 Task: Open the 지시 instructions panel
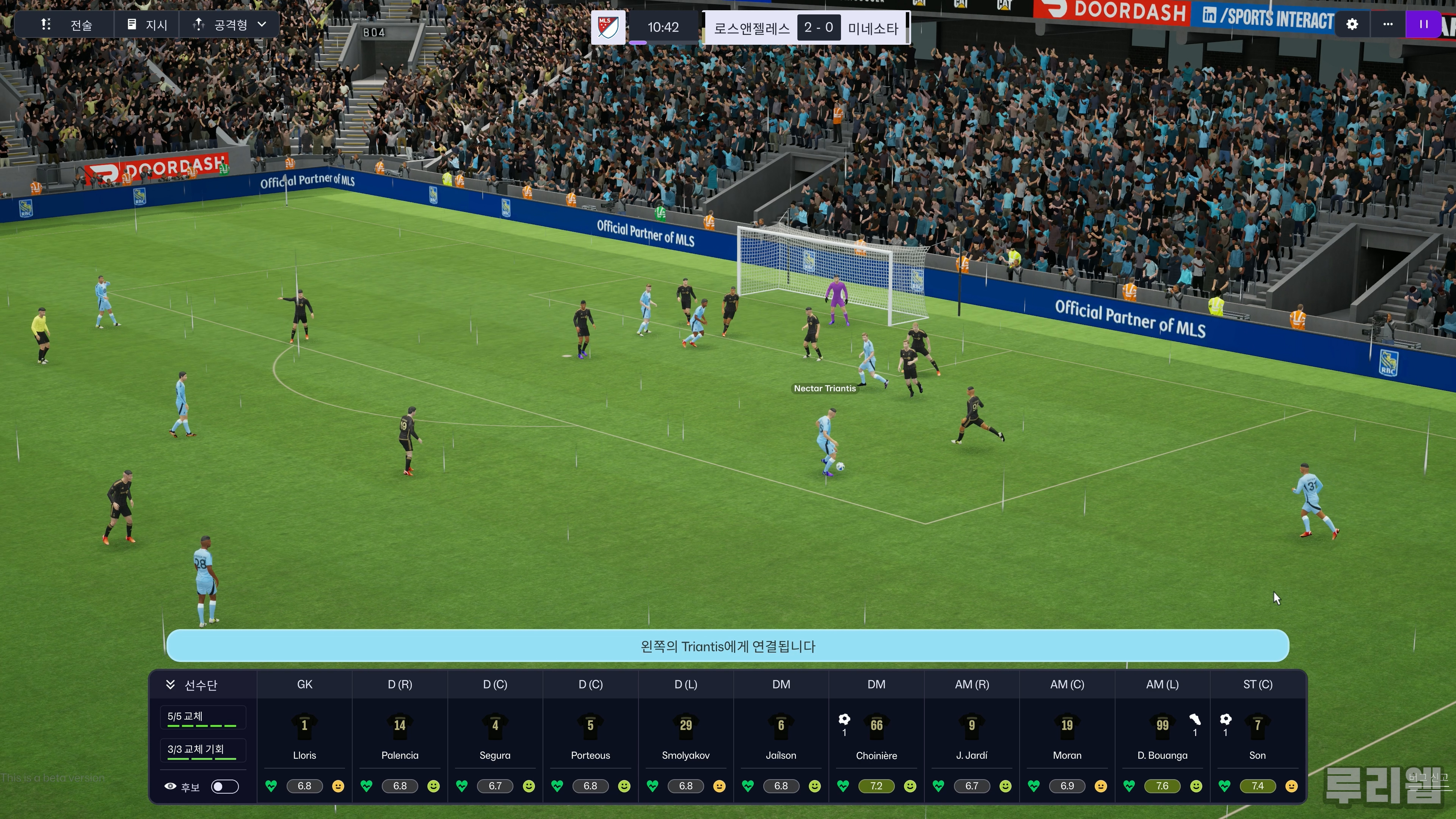[147, 25]
